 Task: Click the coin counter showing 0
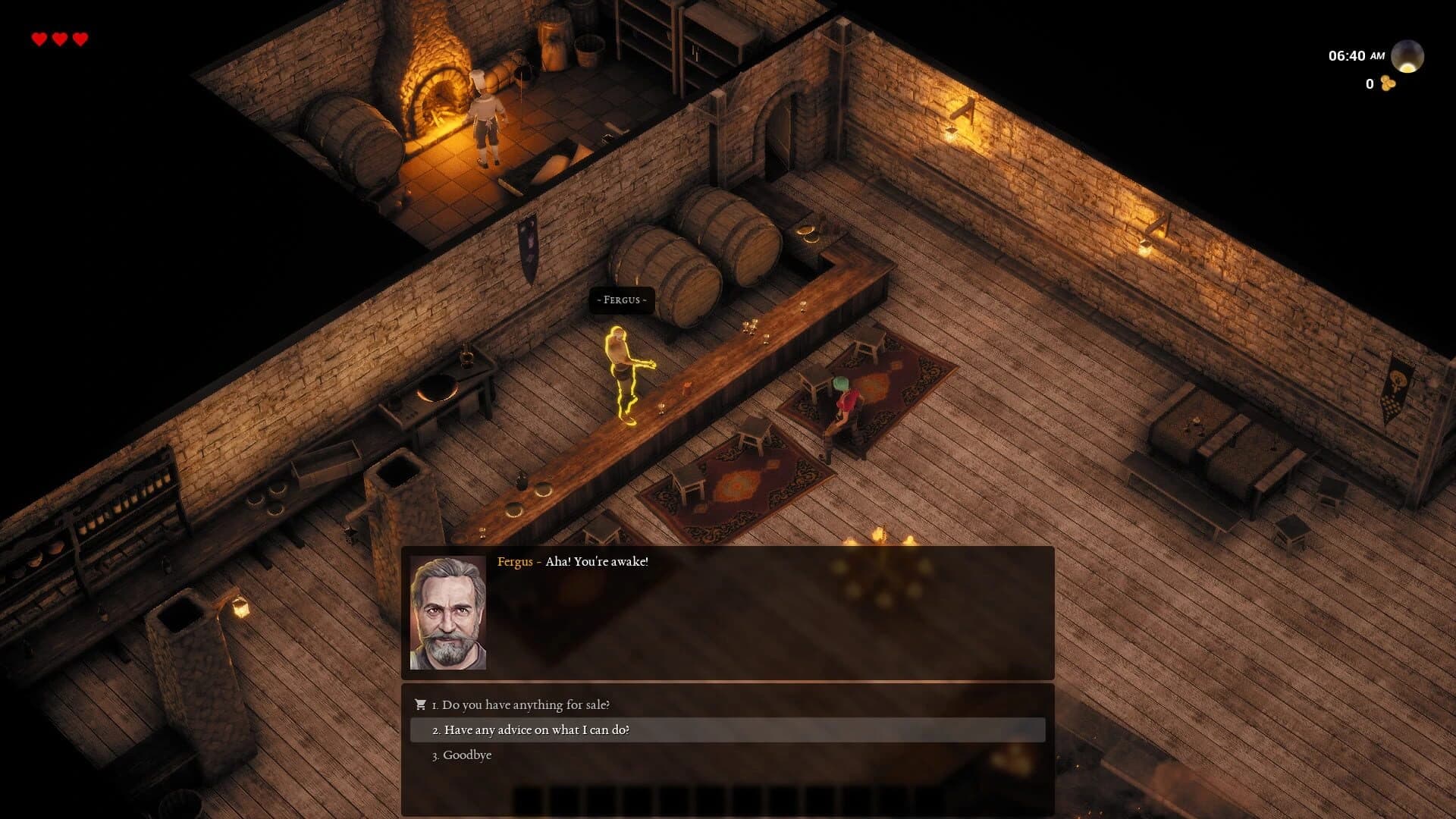tap(1370, 85)
